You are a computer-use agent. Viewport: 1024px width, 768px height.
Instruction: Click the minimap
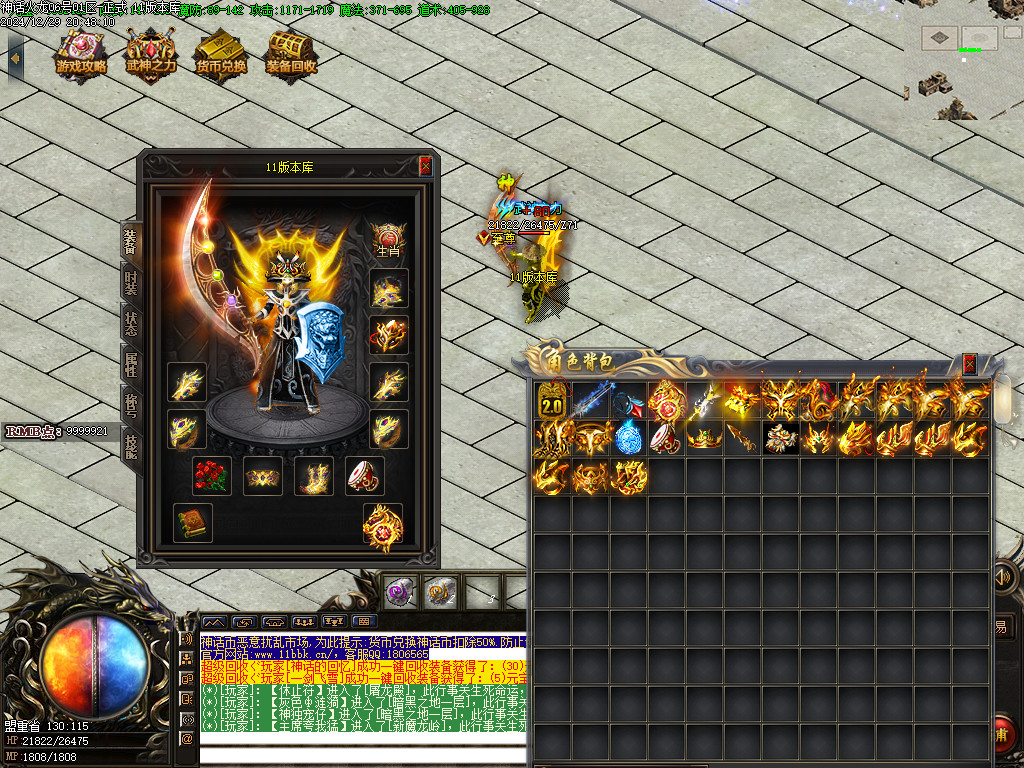coord(963,62)
